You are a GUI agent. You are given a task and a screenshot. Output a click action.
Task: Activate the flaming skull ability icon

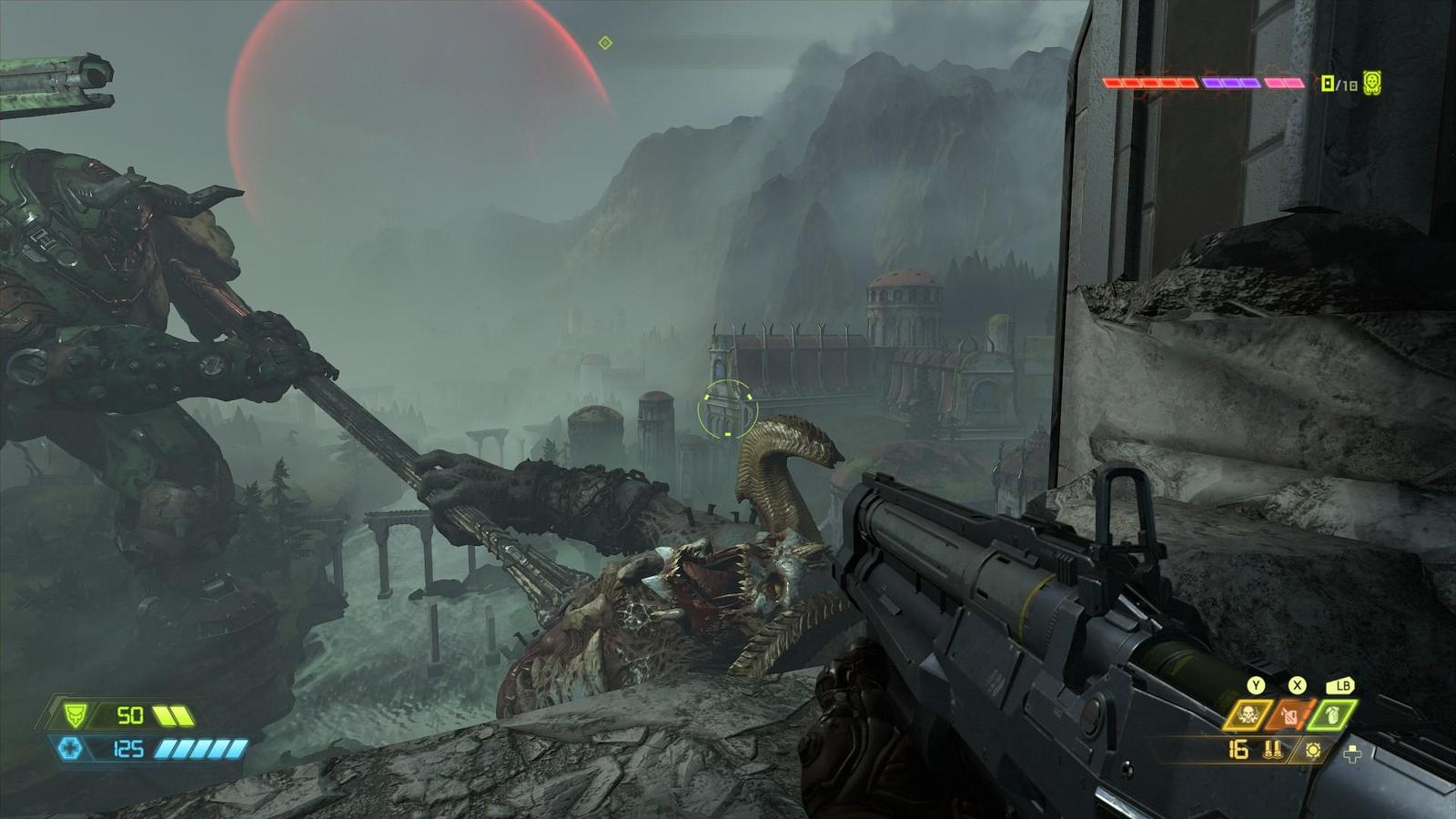[x=1248, y=715]
